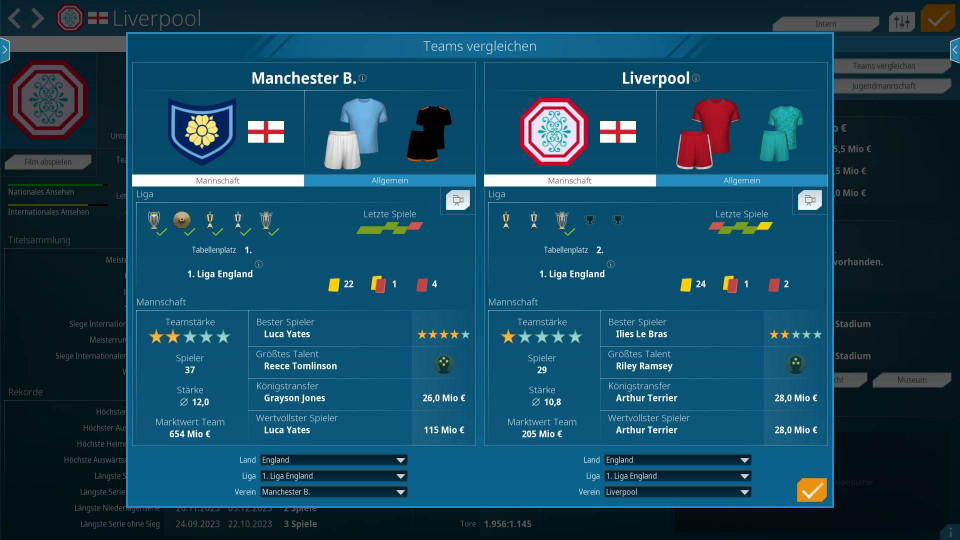The image size is (960, 540).
Task: Click the Film abspielen button
Action: (50, 162)
